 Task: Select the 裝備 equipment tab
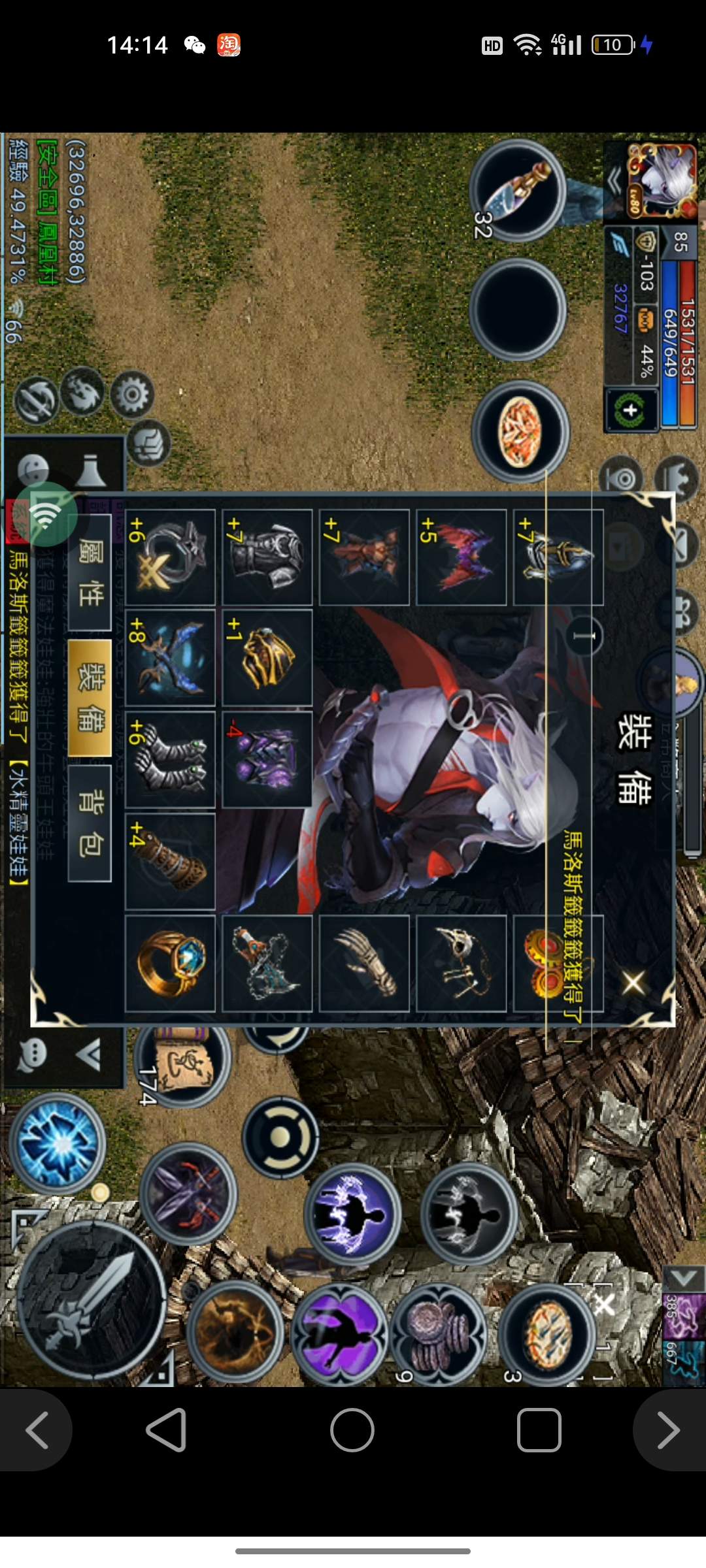(x=90, y=697)
